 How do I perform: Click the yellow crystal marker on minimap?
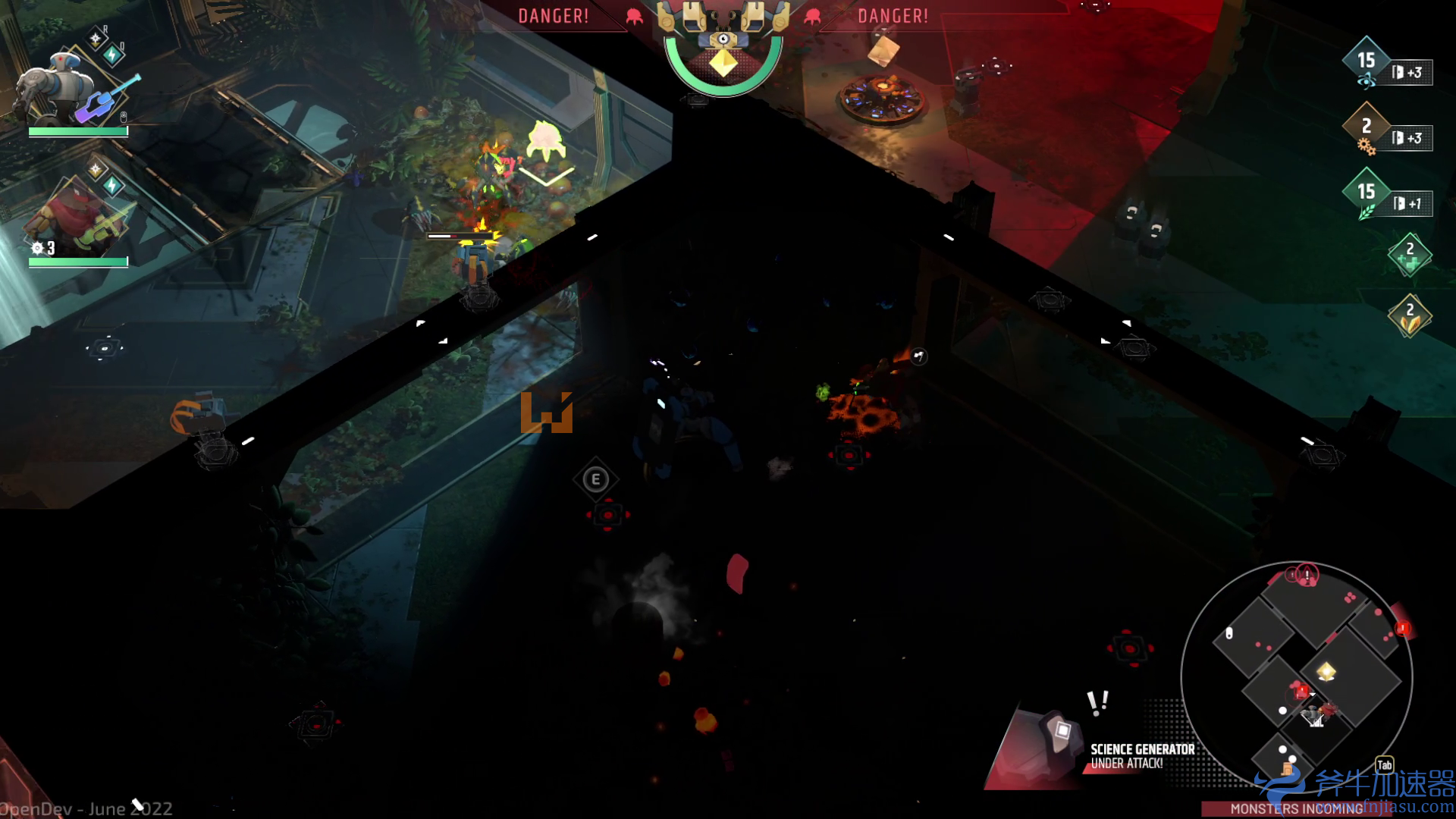1326,671
